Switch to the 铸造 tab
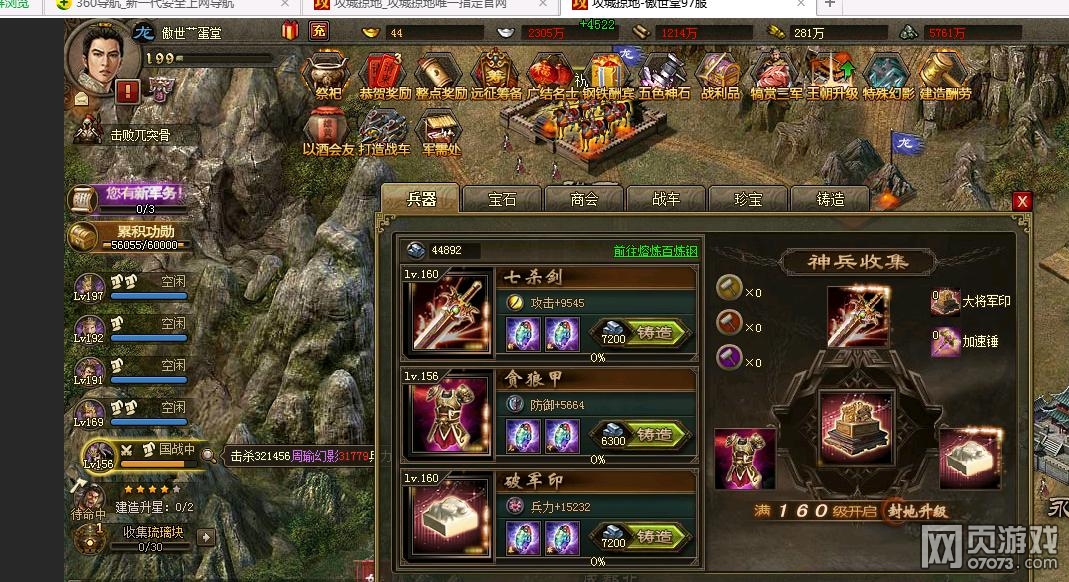The height and width of the screenshot is (582, 1069). 830,199
